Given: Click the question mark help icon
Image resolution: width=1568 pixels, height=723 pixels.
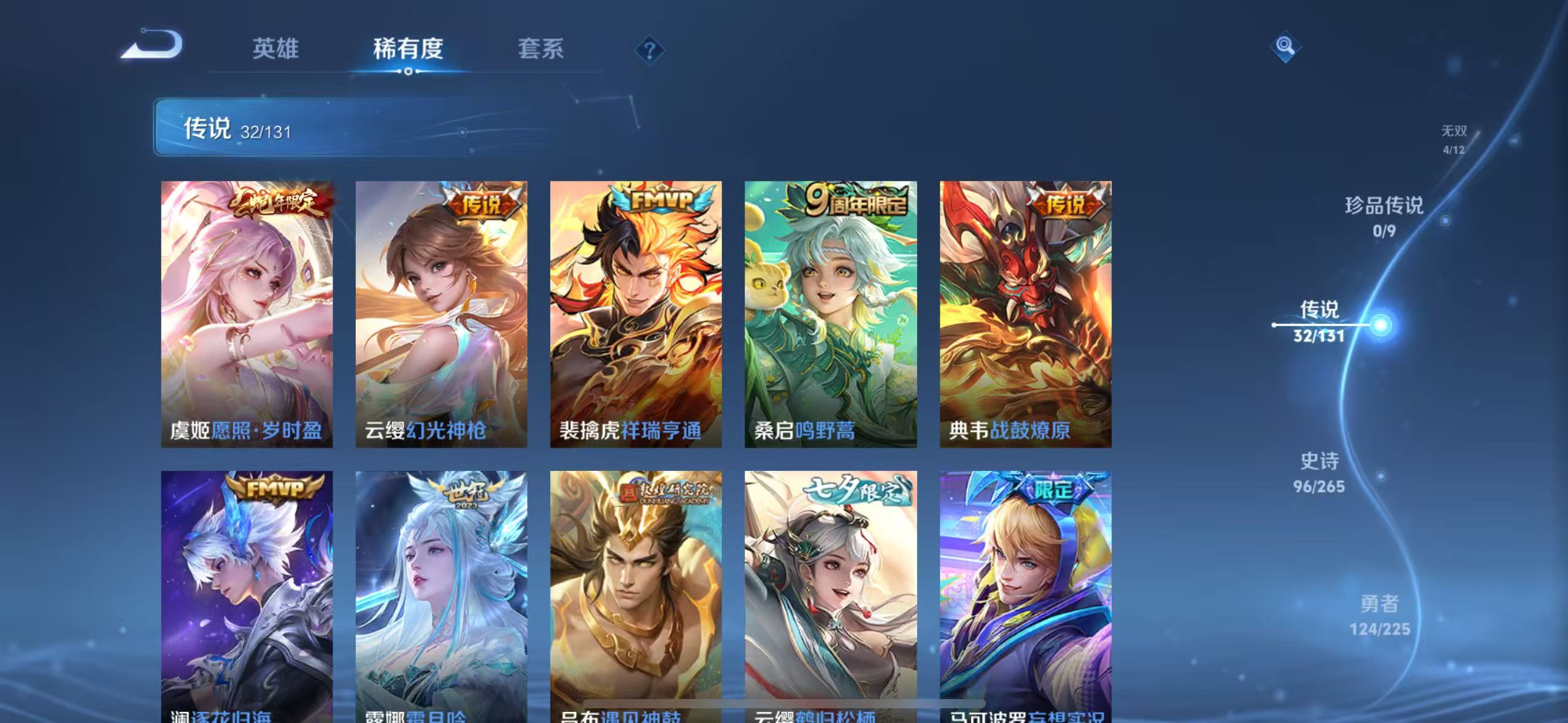Looking at the screenshot, I should tap(648, 50).
